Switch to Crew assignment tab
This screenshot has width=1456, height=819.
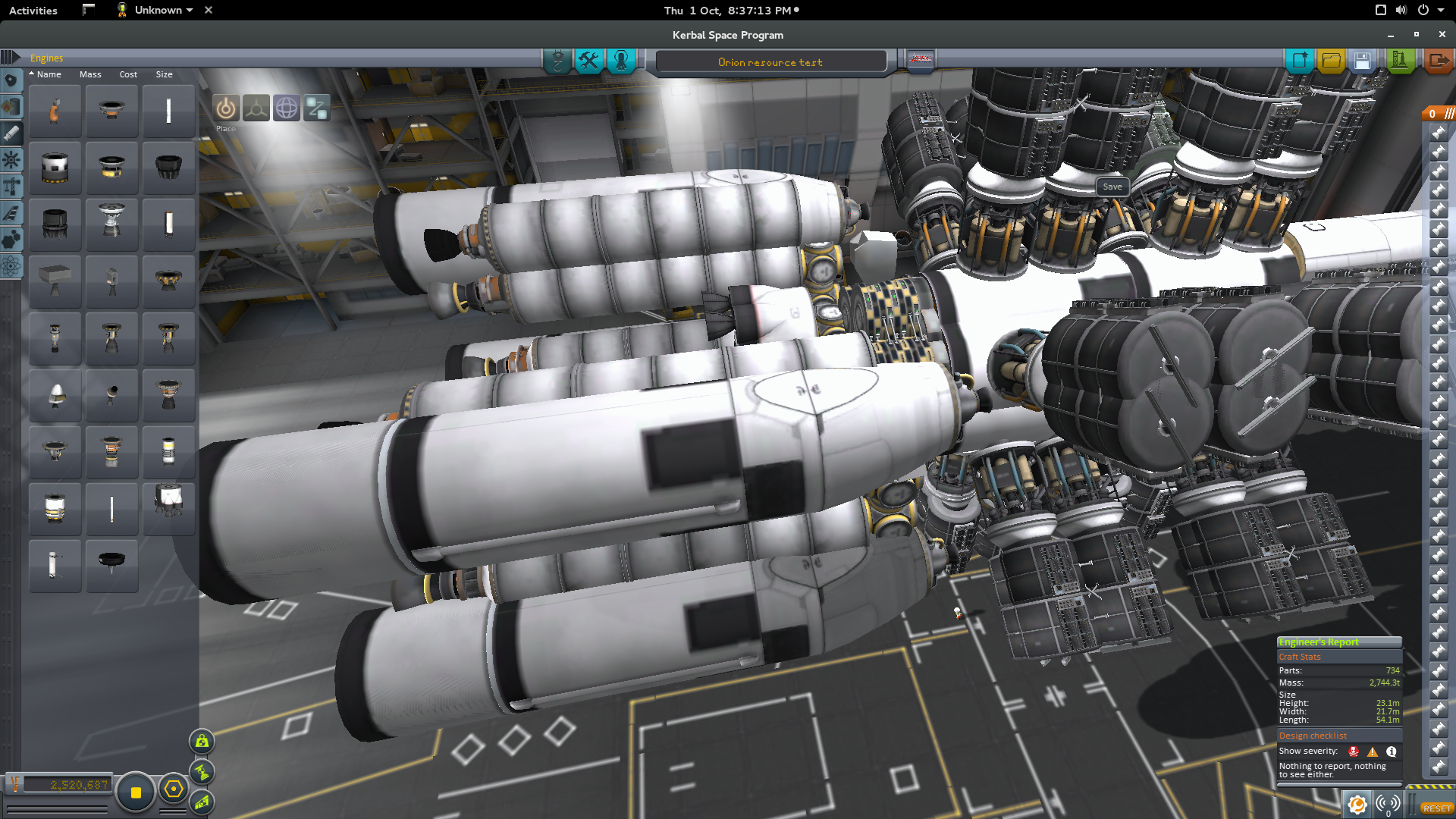(621, 61)
